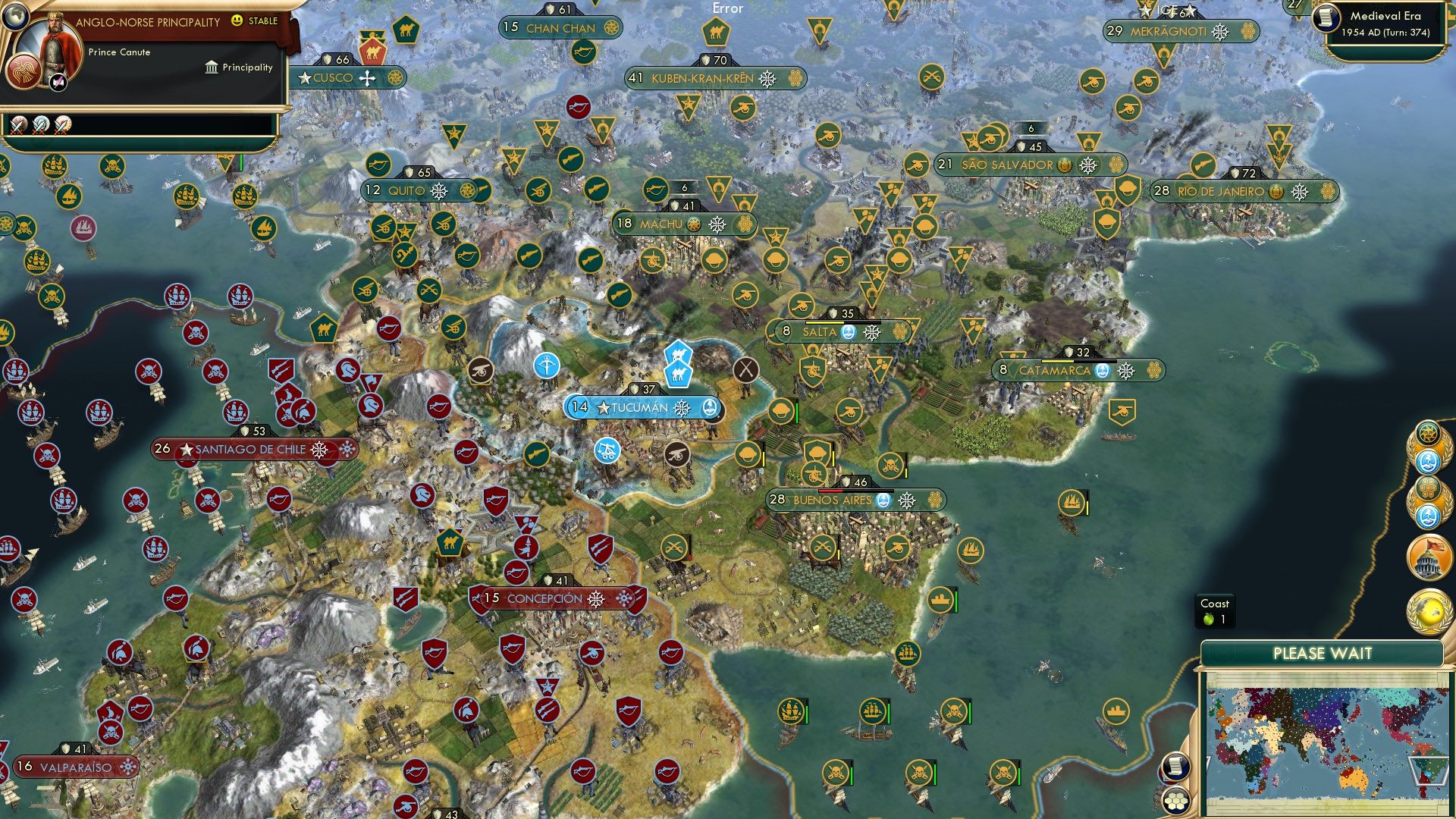Viewport: 1456px width, 819px height.
Task: Toggle strategic view with the hex grid icon
Action: click(1175, 801)
